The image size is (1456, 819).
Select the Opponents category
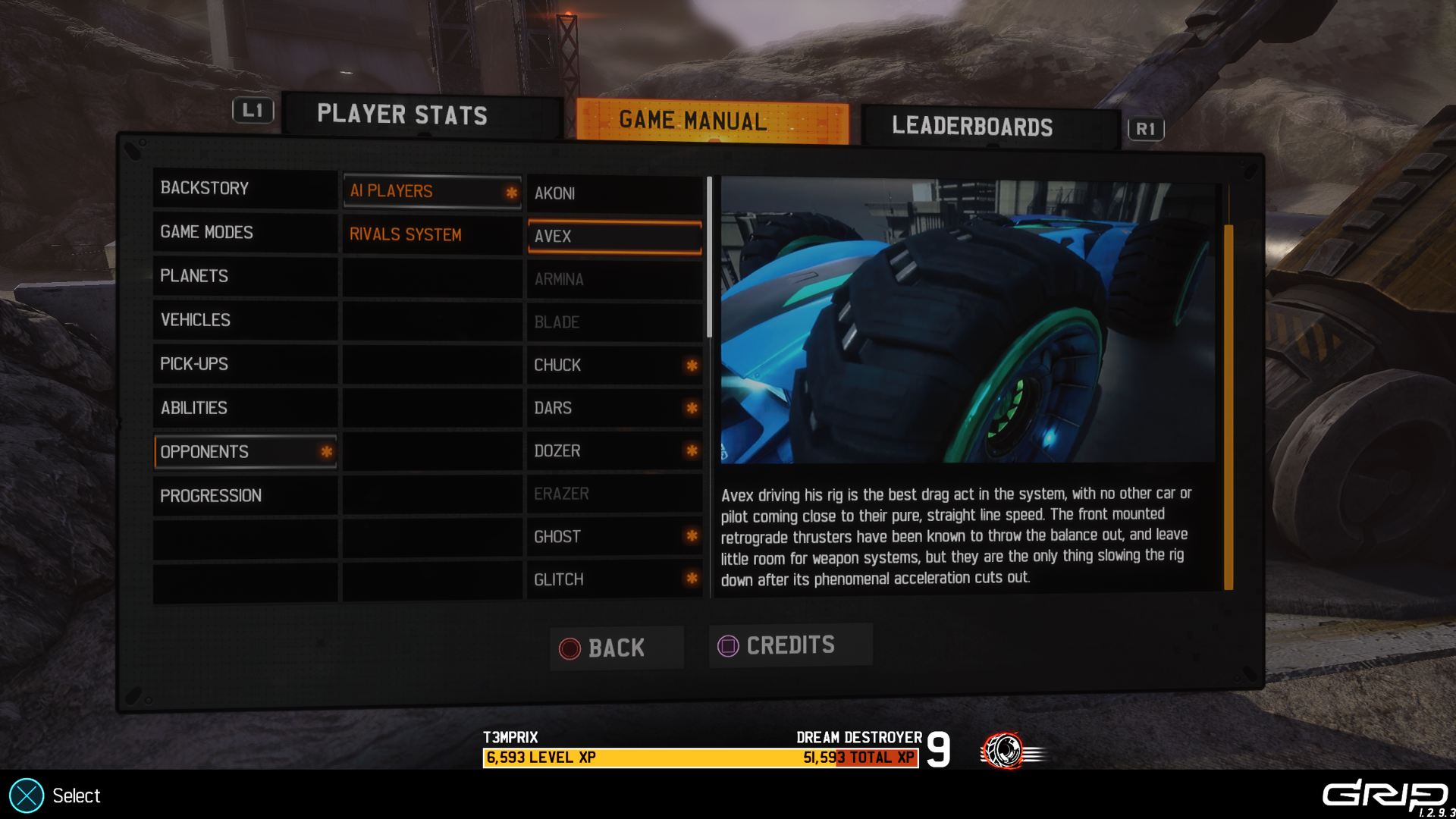click(x=244, y=452)
